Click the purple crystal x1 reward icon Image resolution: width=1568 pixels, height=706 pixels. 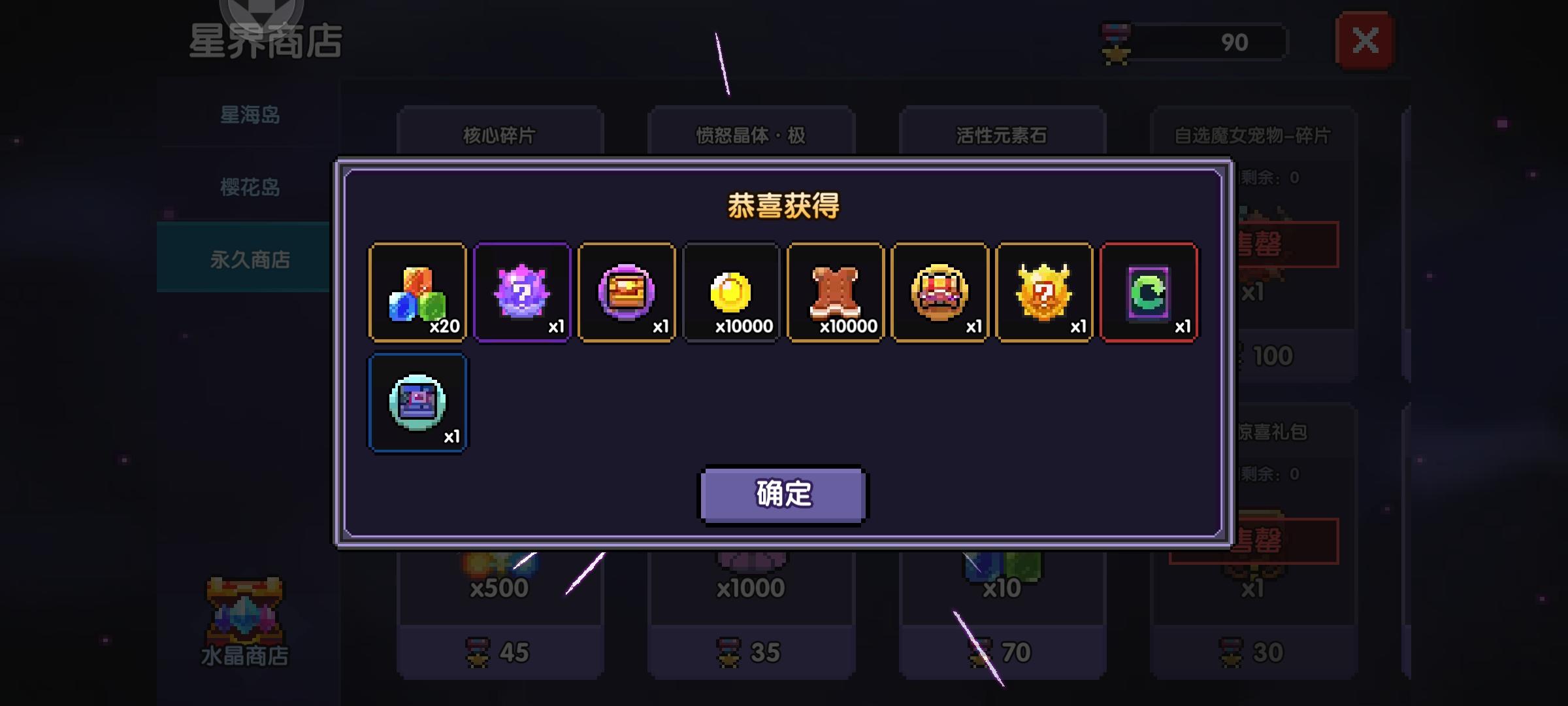tap(522, 293)
